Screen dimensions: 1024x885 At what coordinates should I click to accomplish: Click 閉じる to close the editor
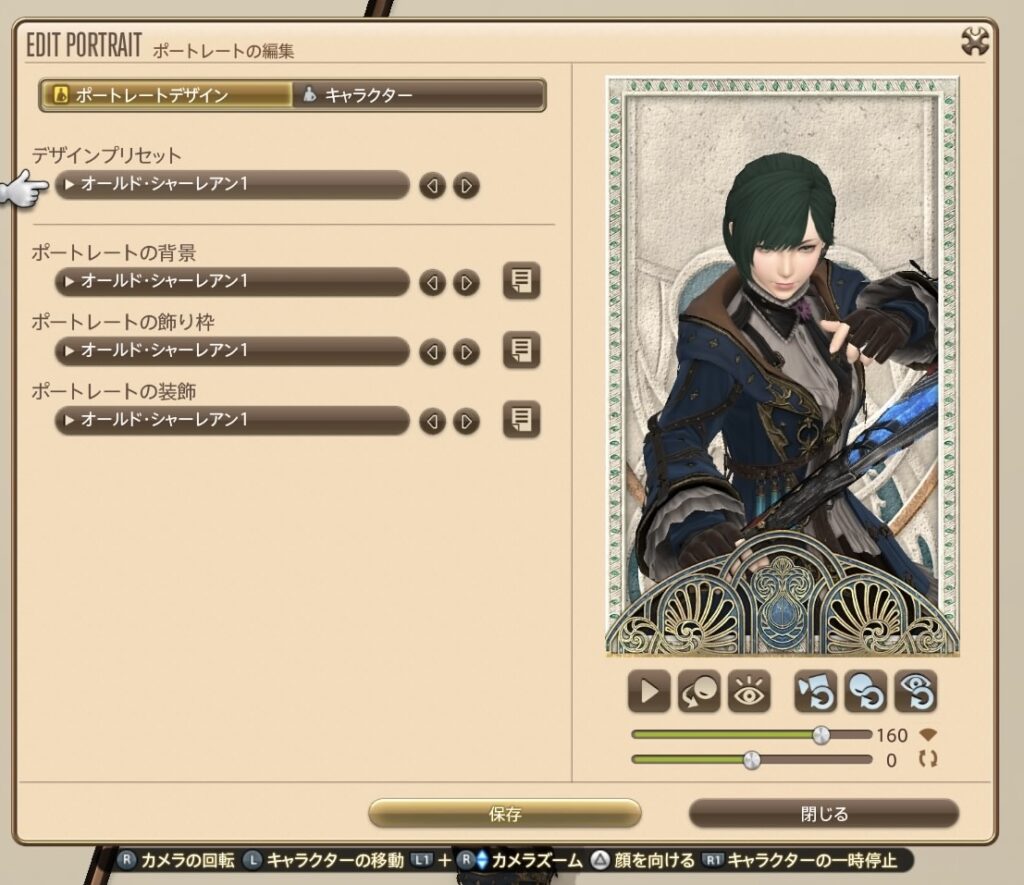(x=824, y=814)
